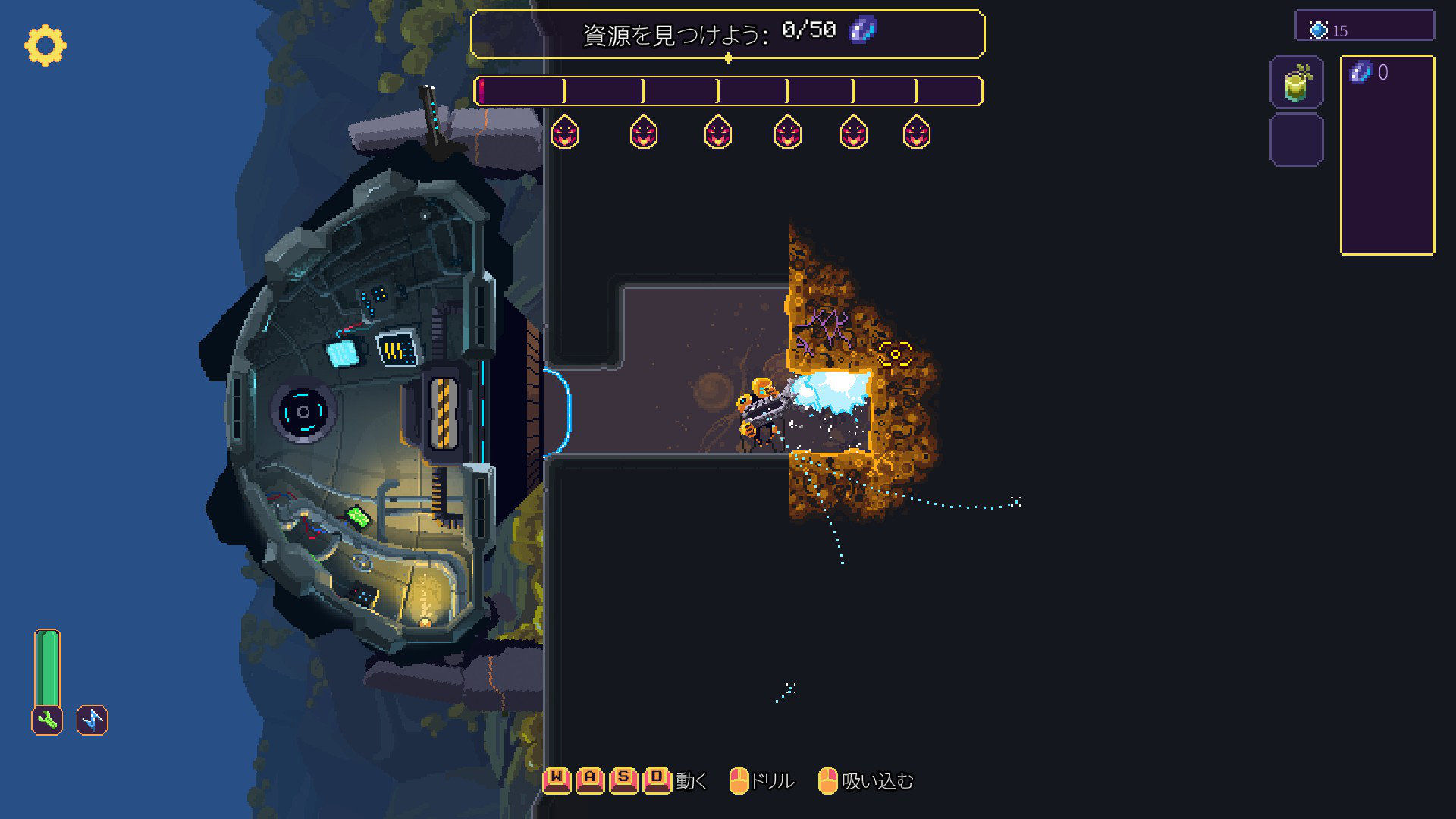Click the resource objective tracker banner
Screen dimensions: 1456x819
pos(727,33)
